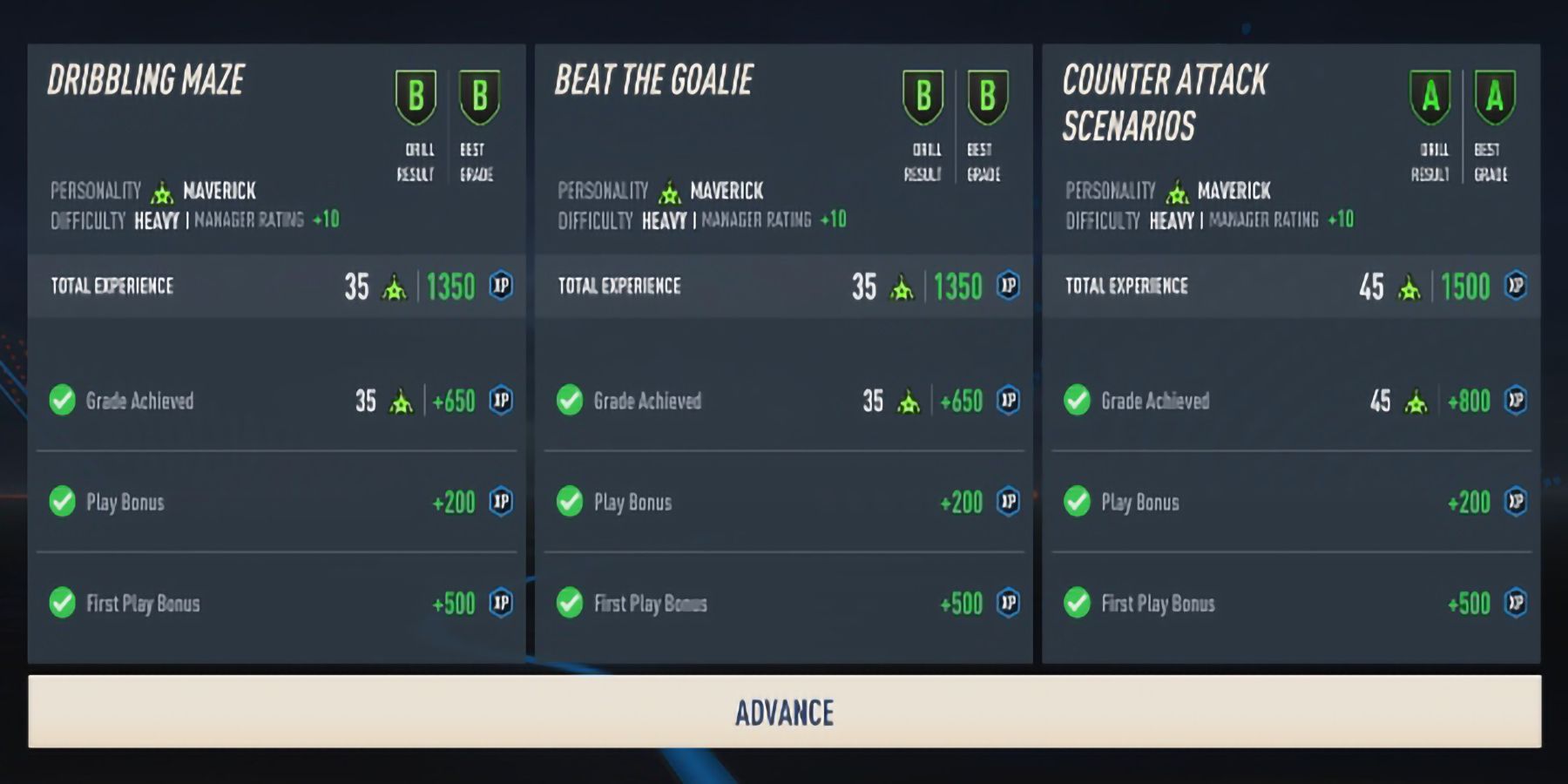Click the HEAVY difficulty indicator on Counter Attack Scenarios
Screen dimensions: 1568x784
coord(1172,220)
